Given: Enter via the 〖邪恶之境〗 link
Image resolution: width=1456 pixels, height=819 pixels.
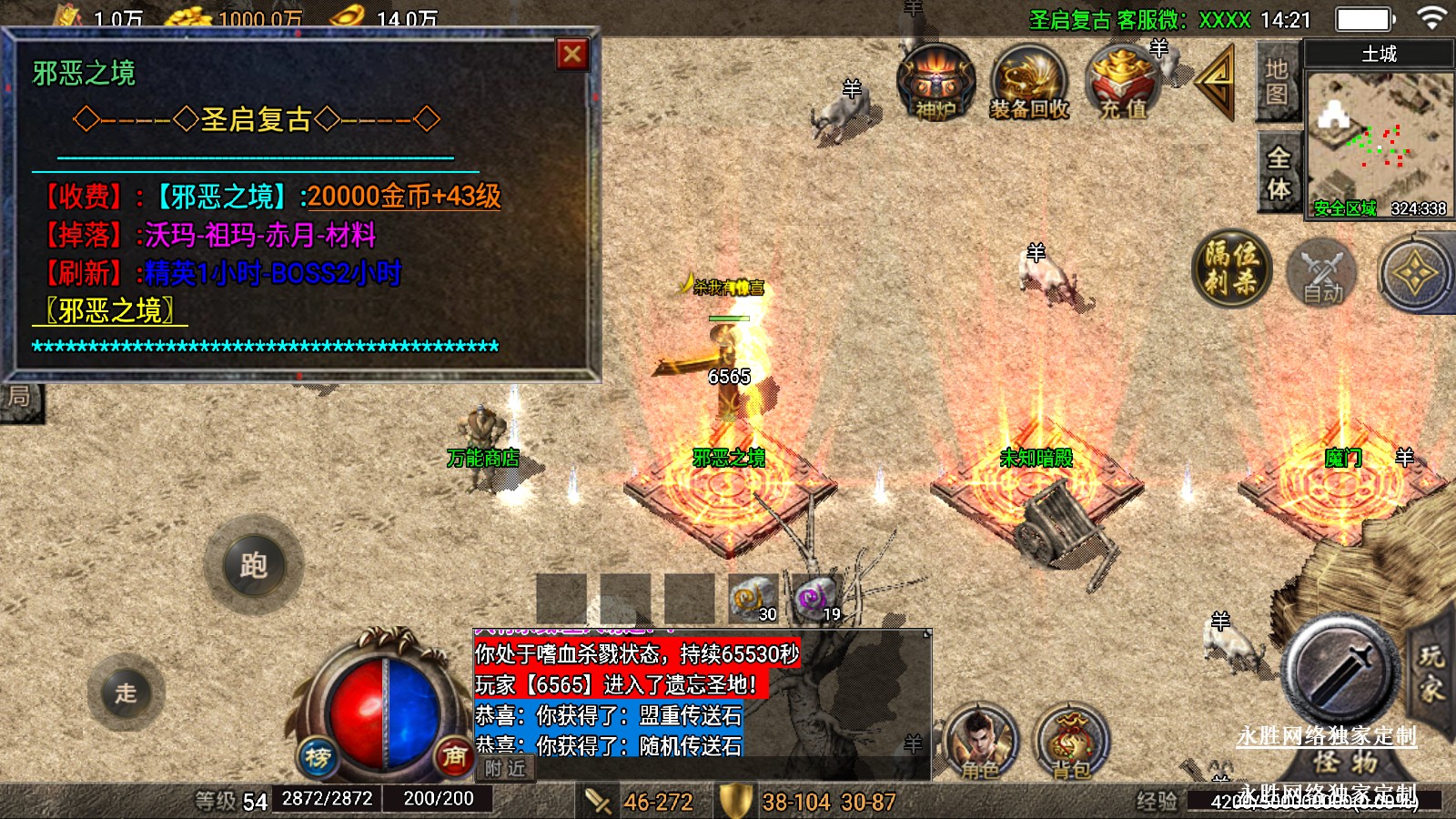Looking at the screenshot, I should [x=110, y=311].
